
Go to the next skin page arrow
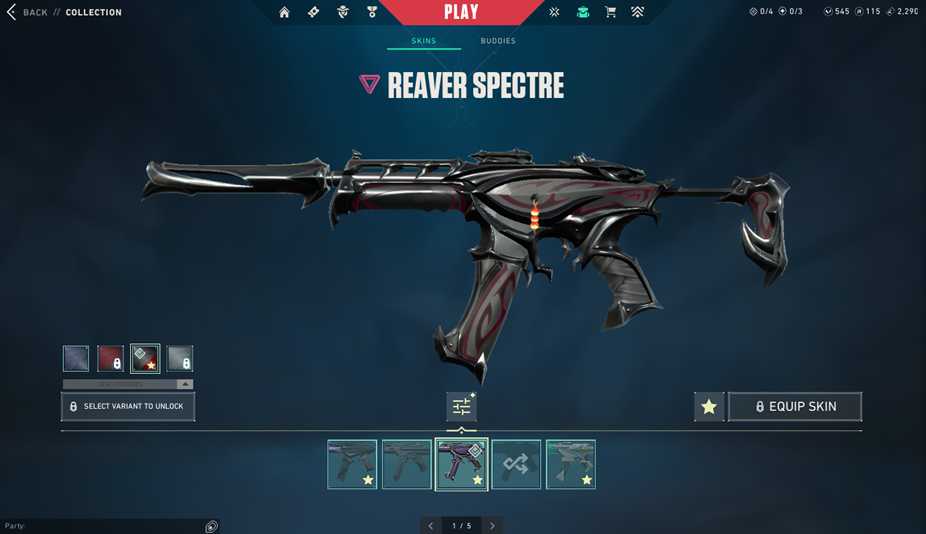pyautogui.click(x=492, y=525)
